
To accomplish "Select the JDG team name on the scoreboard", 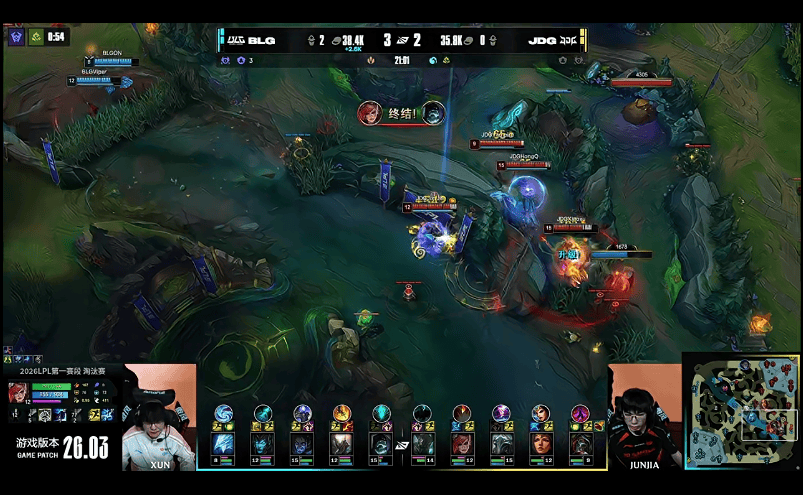I will pos(542,41).
